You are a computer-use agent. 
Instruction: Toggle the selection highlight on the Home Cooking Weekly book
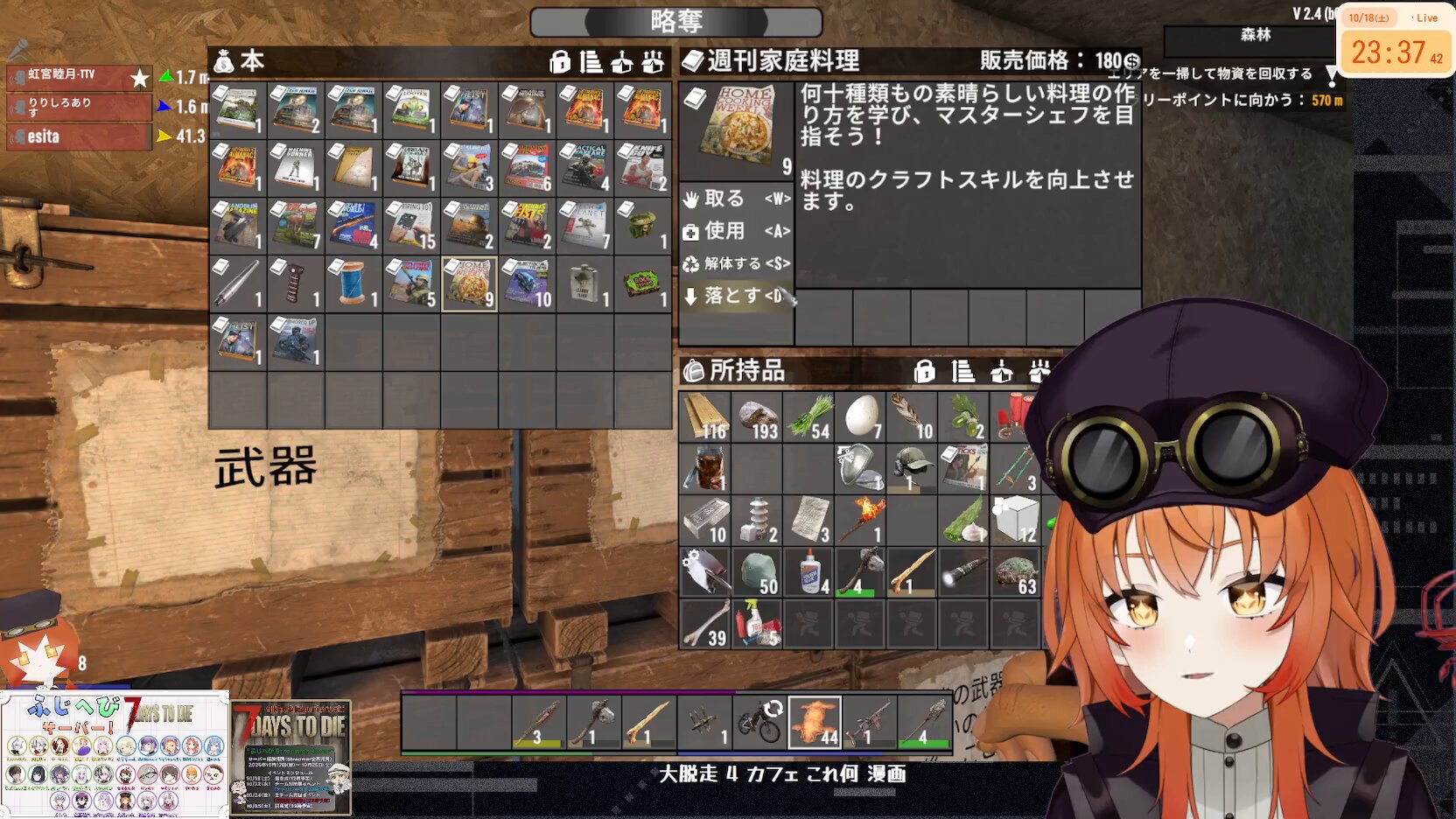tap(469, 280)
